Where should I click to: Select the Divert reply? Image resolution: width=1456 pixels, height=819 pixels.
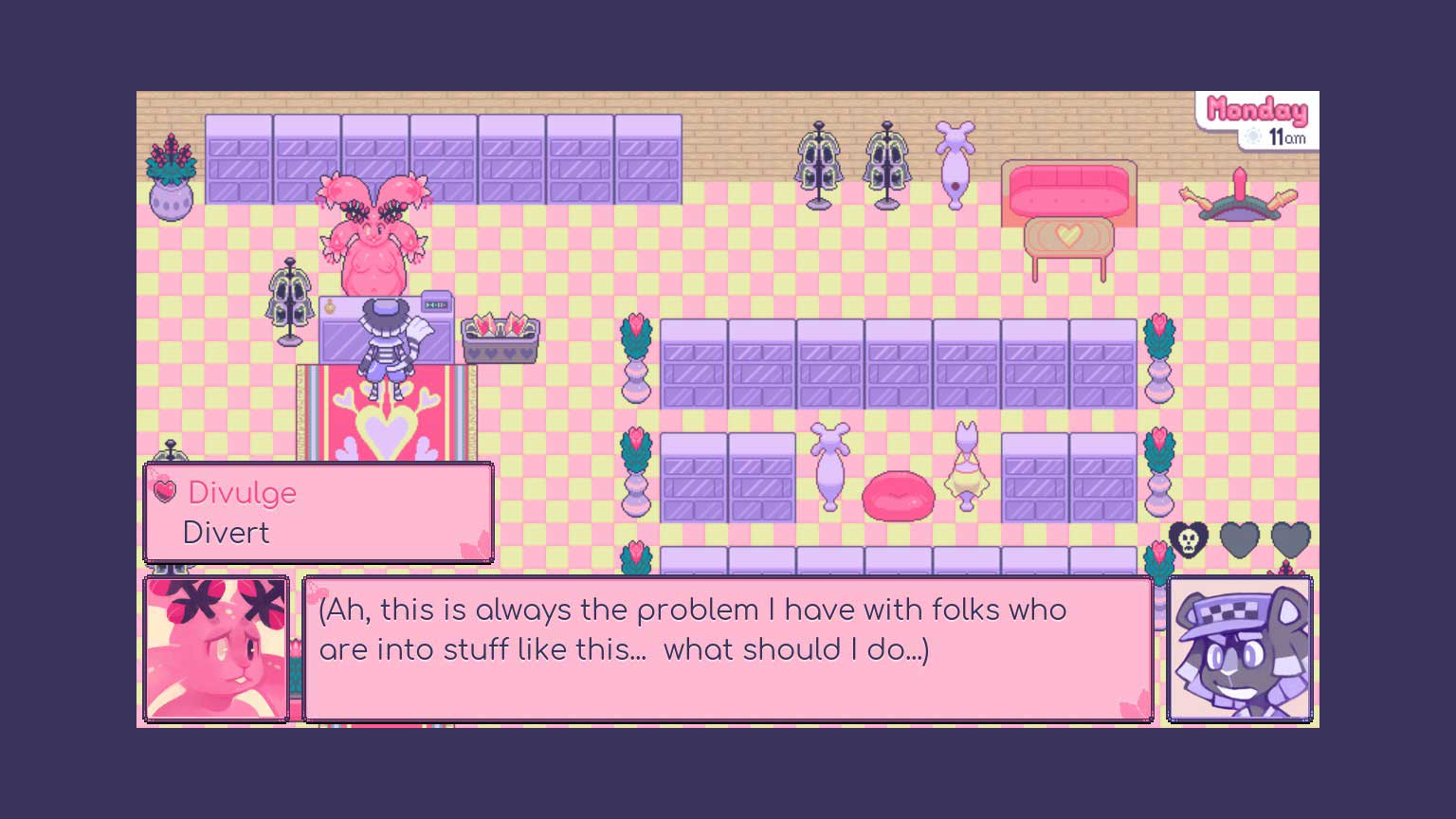tap(227, 533)
